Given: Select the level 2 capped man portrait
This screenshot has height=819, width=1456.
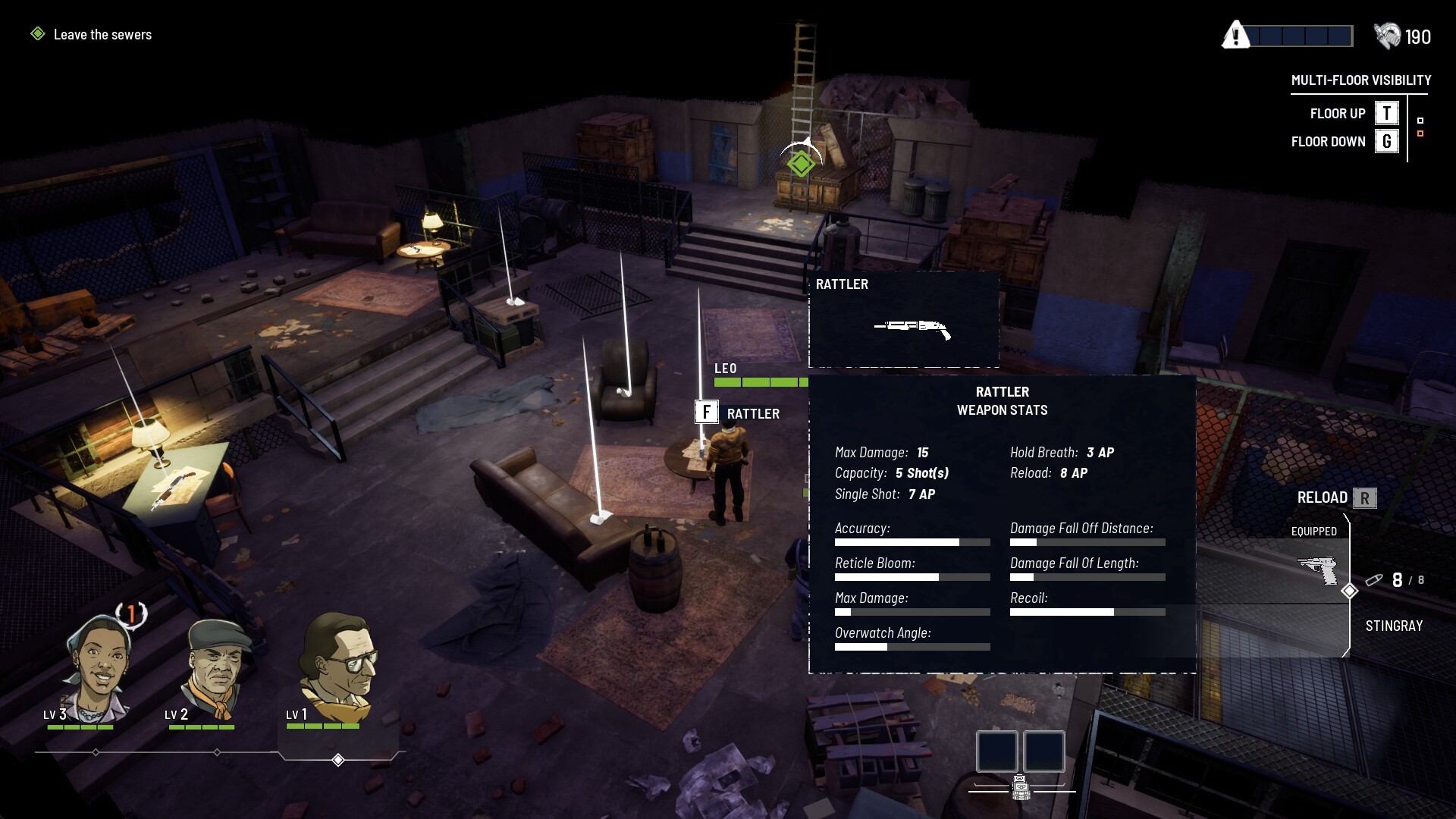Looking at the screenshot, I should click(x=218, y=667).
